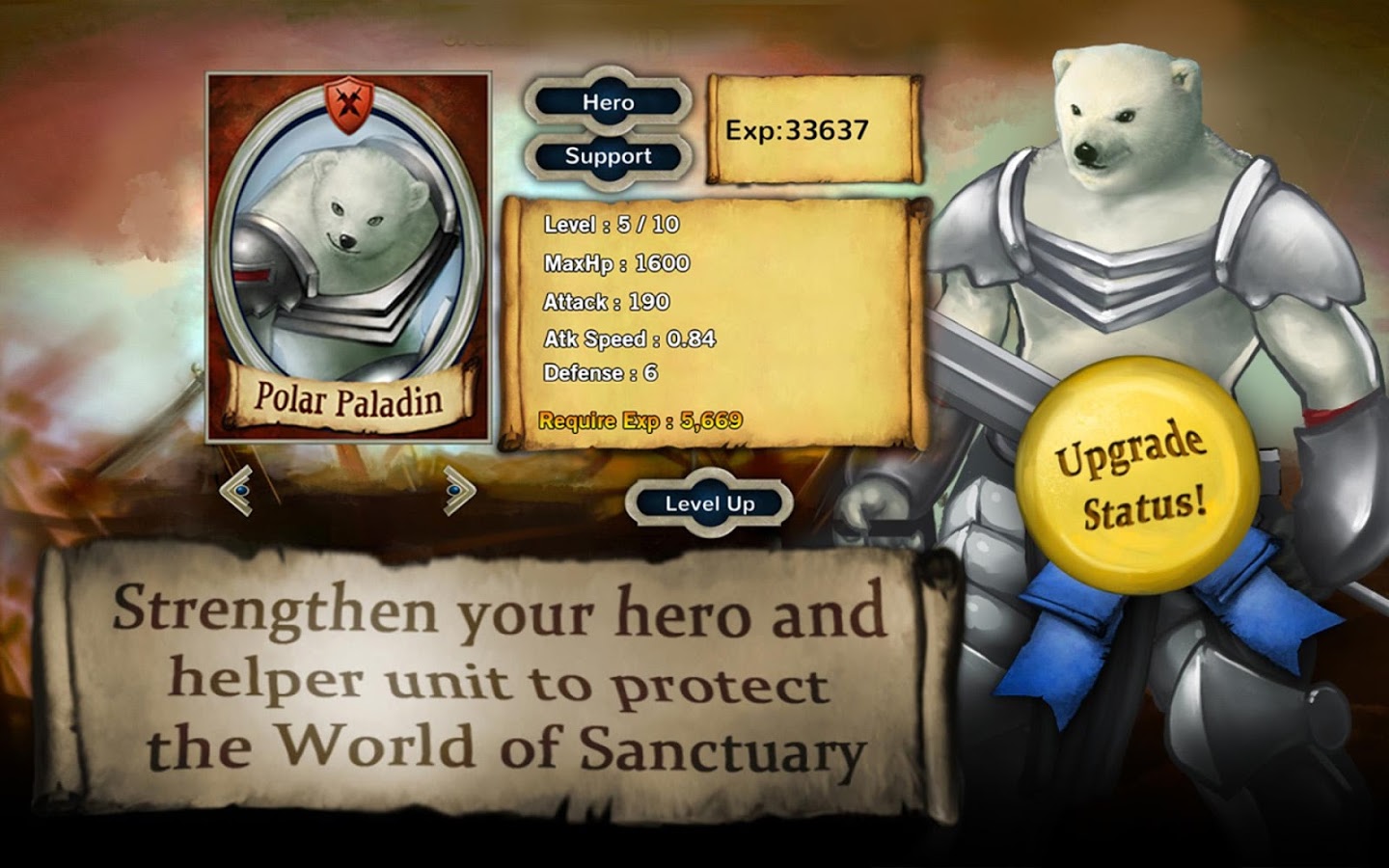Image resolution: width=1389 pixels, height=868 pixels.
Task: Select the Hero toggle option
Action: click(607, 100)
